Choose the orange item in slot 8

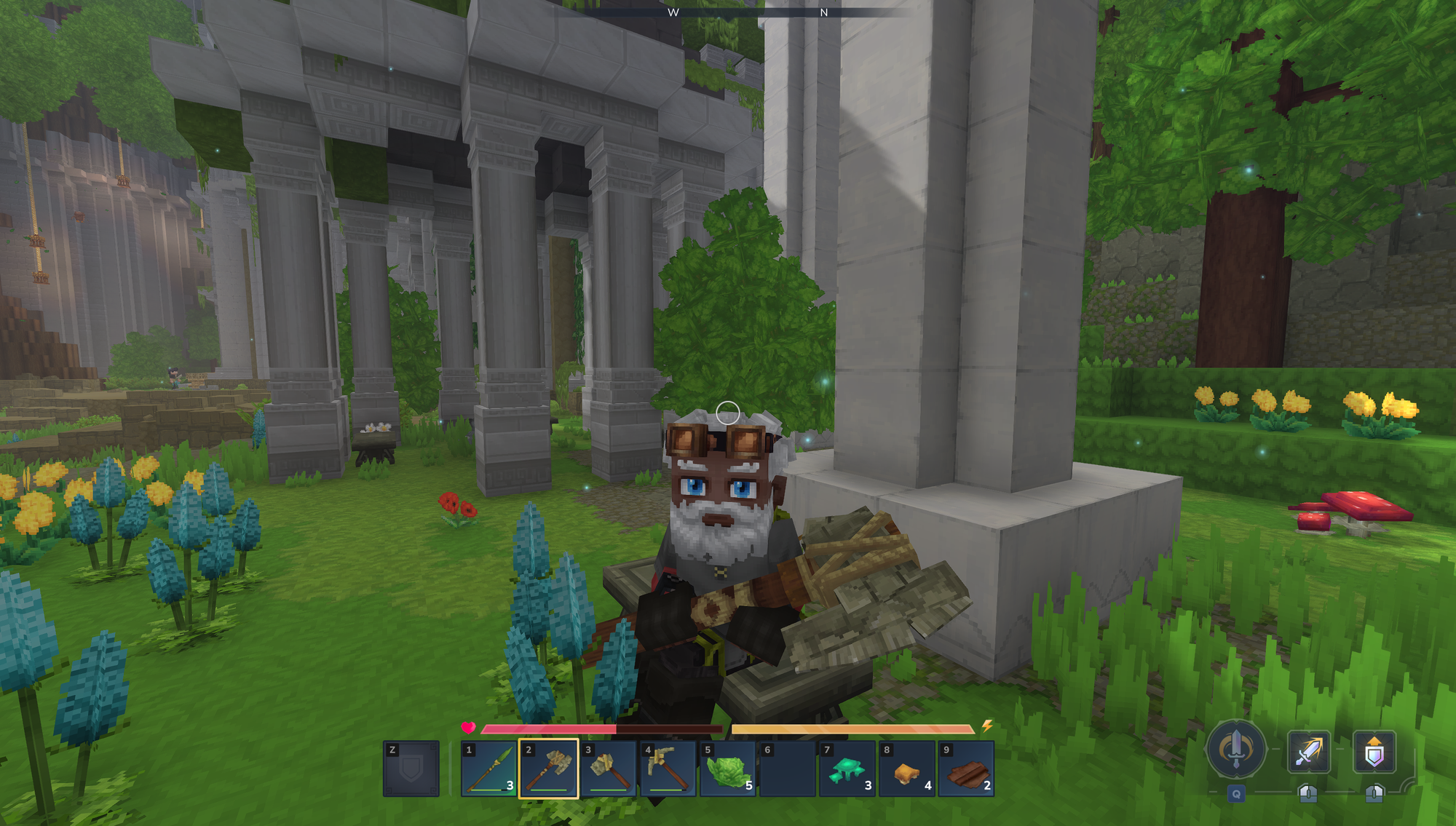point(907,769)
